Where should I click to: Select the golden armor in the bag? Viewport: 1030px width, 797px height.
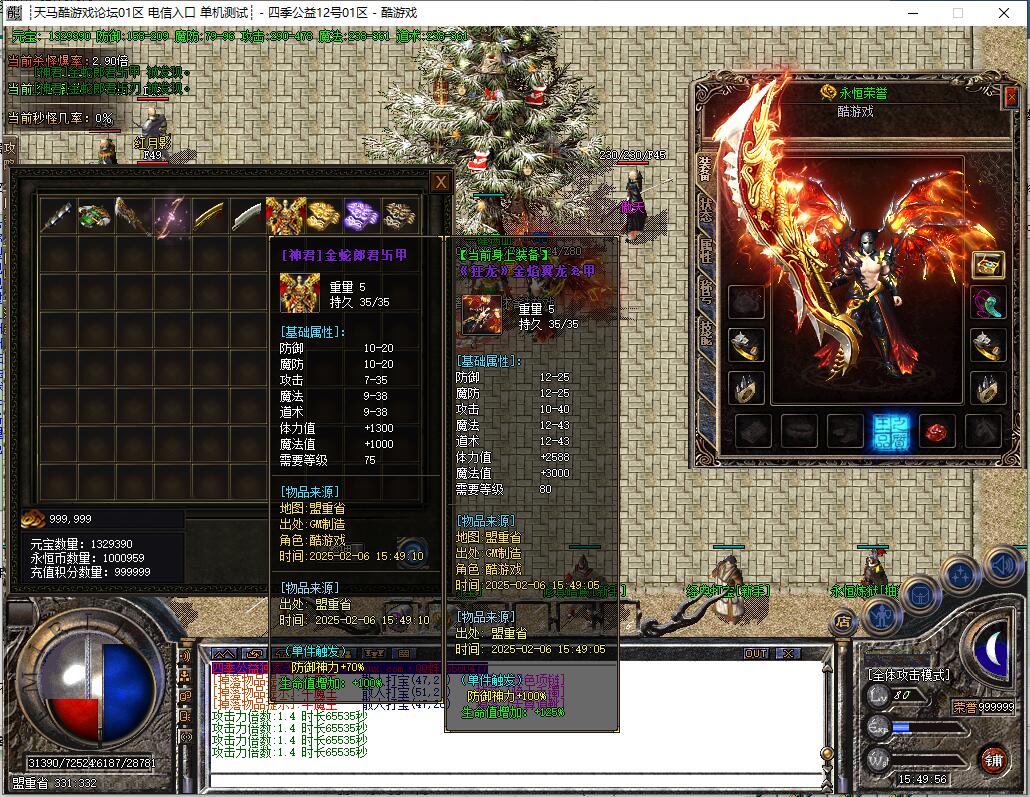pyautogui.click(x=285, y=216)
